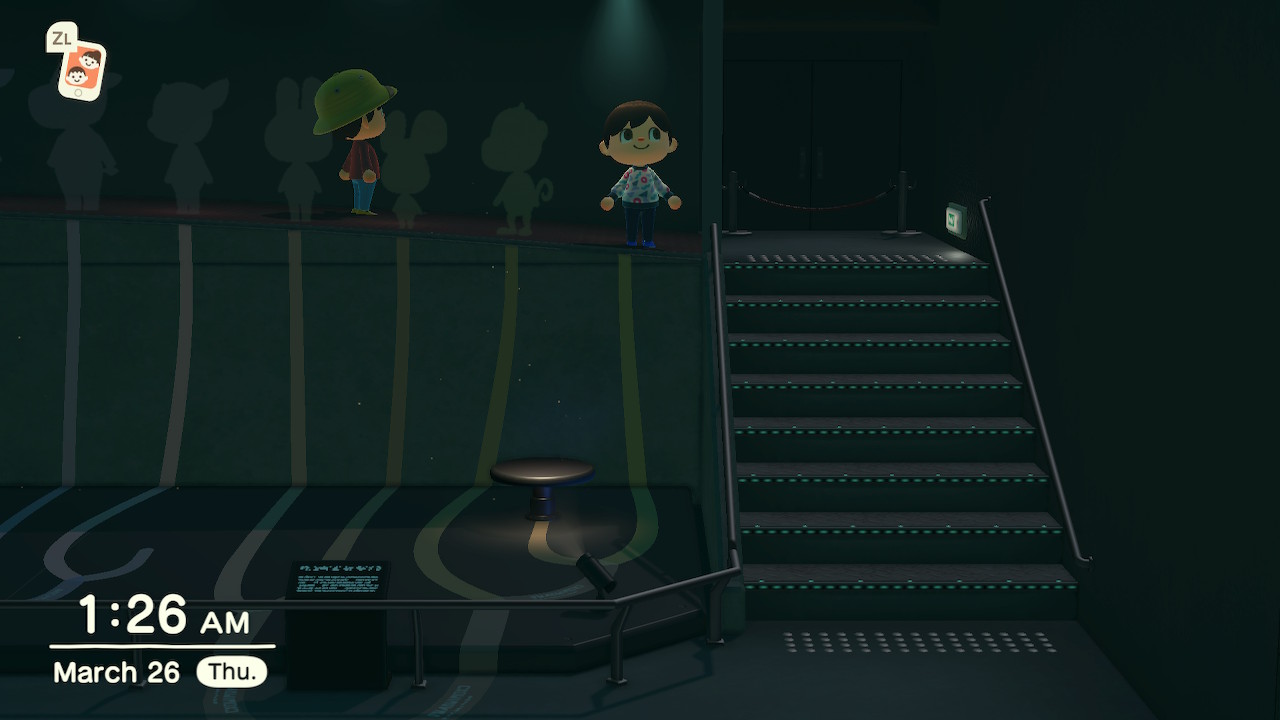The image size is (1280, 720).
Task: Open the NookPhone icon
Action: (x=81, y=70)
